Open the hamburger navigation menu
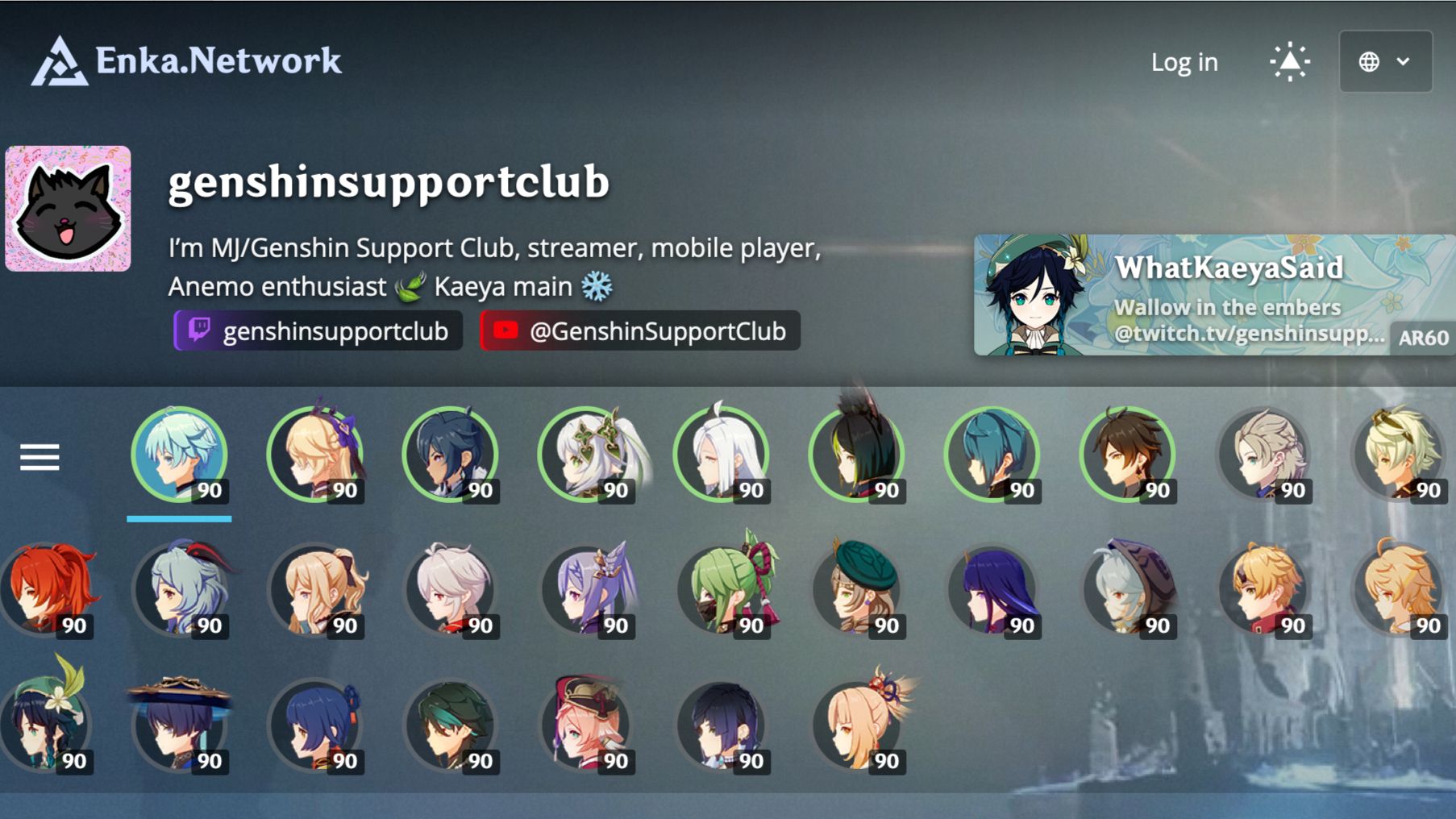This screenshot has width=1456, height=819. (40, 456)
